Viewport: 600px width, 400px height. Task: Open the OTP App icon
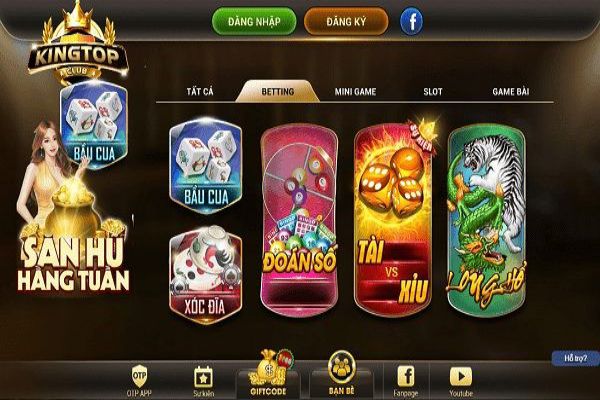tap(140, 378)
